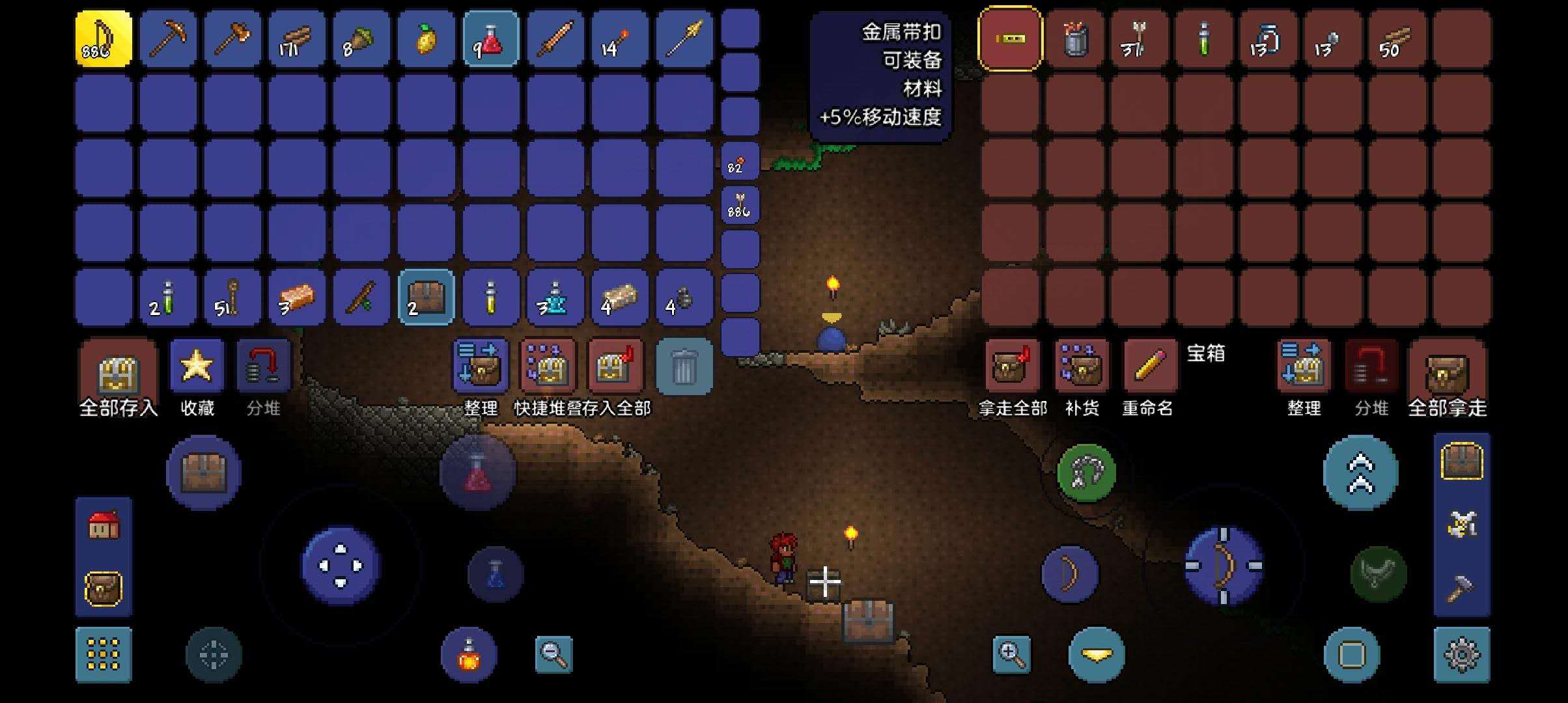Select the pickaxe in the hotbar
This screenshot has height=703, width=1568.
tap(169, 39)
